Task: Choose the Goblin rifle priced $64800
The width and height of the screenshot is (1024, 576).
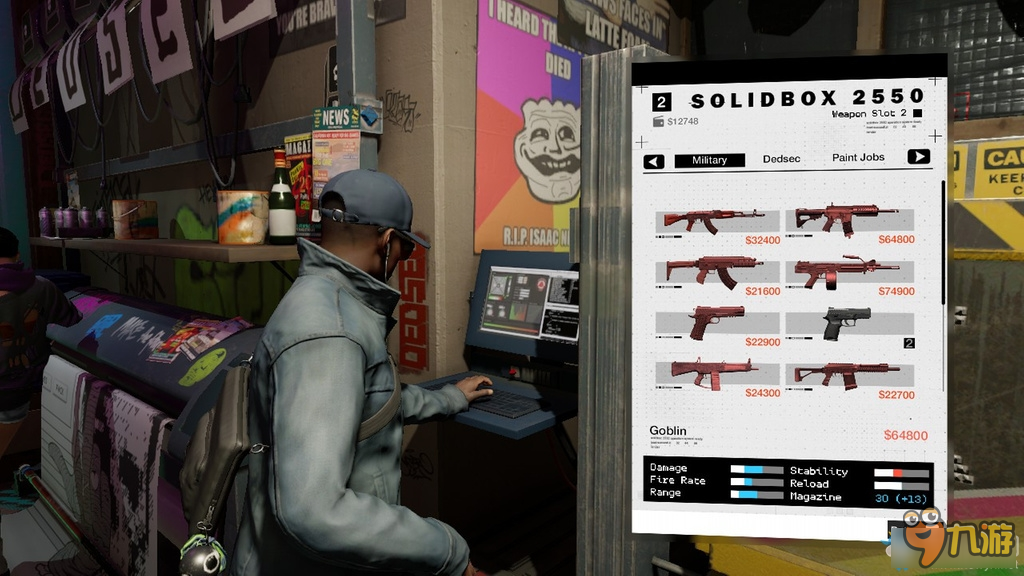Action: tap(846, 218)
